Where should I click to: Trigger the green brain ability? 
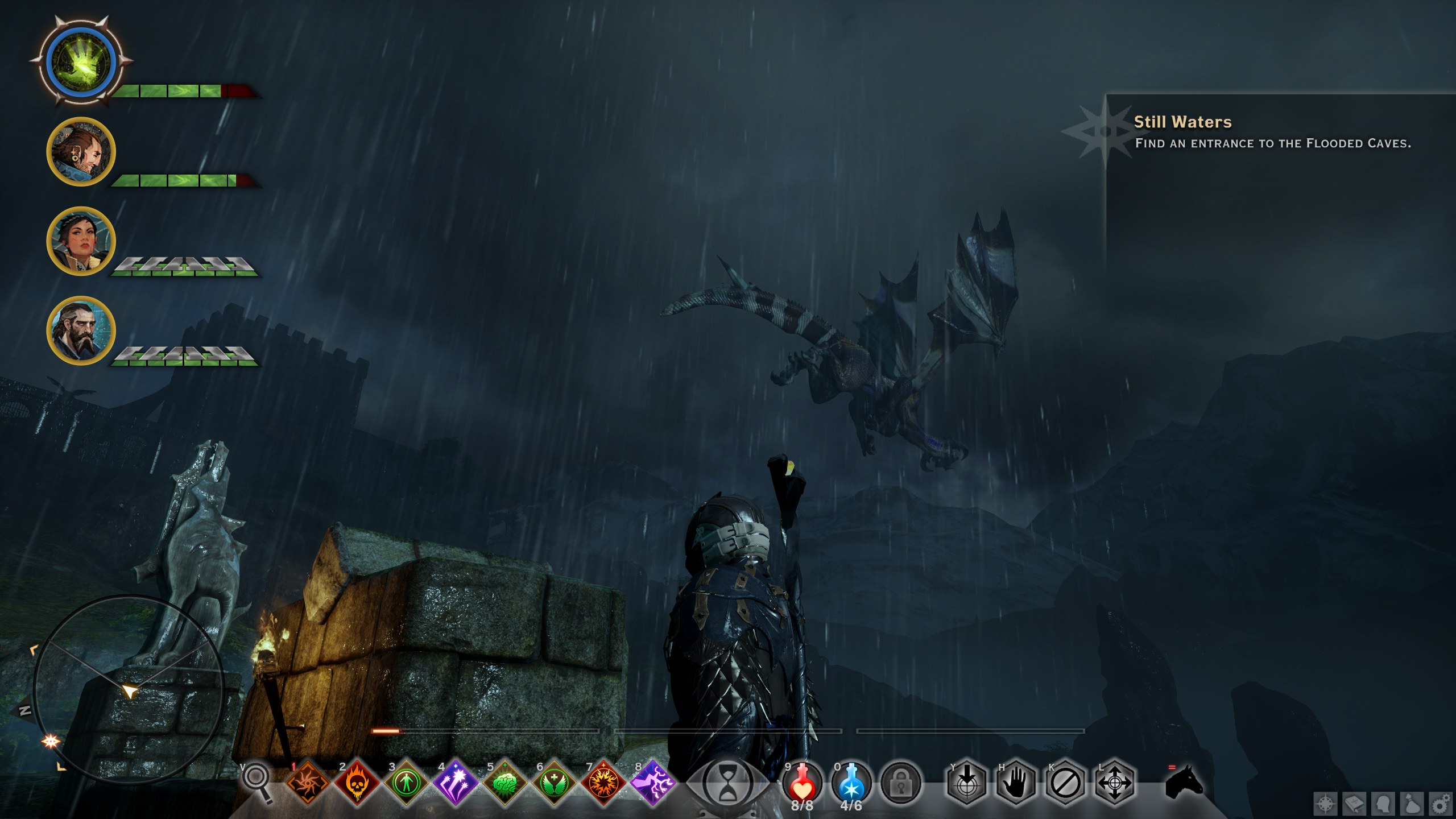coord(505,783)
